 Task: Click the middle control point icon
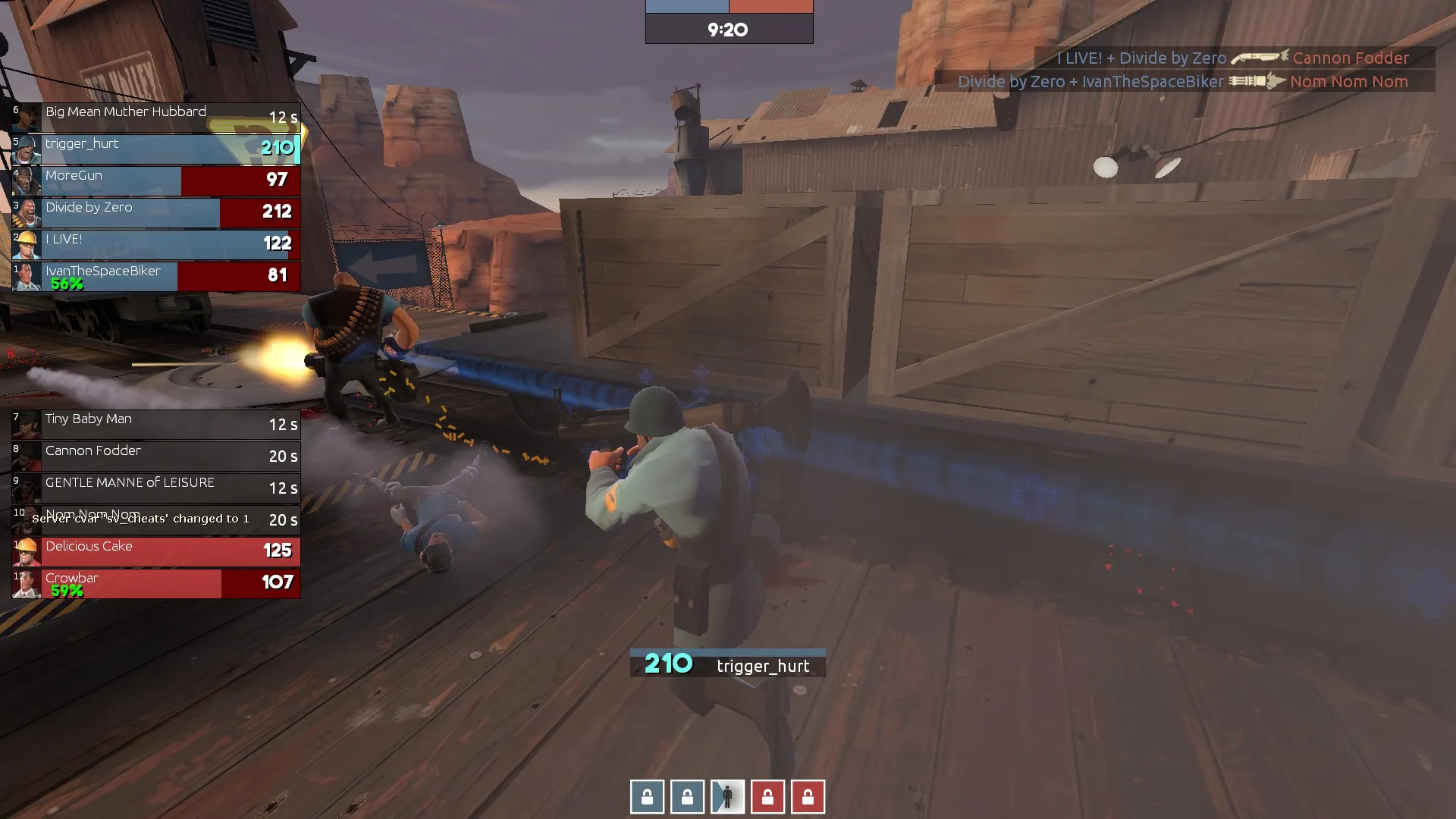point(727,797)
